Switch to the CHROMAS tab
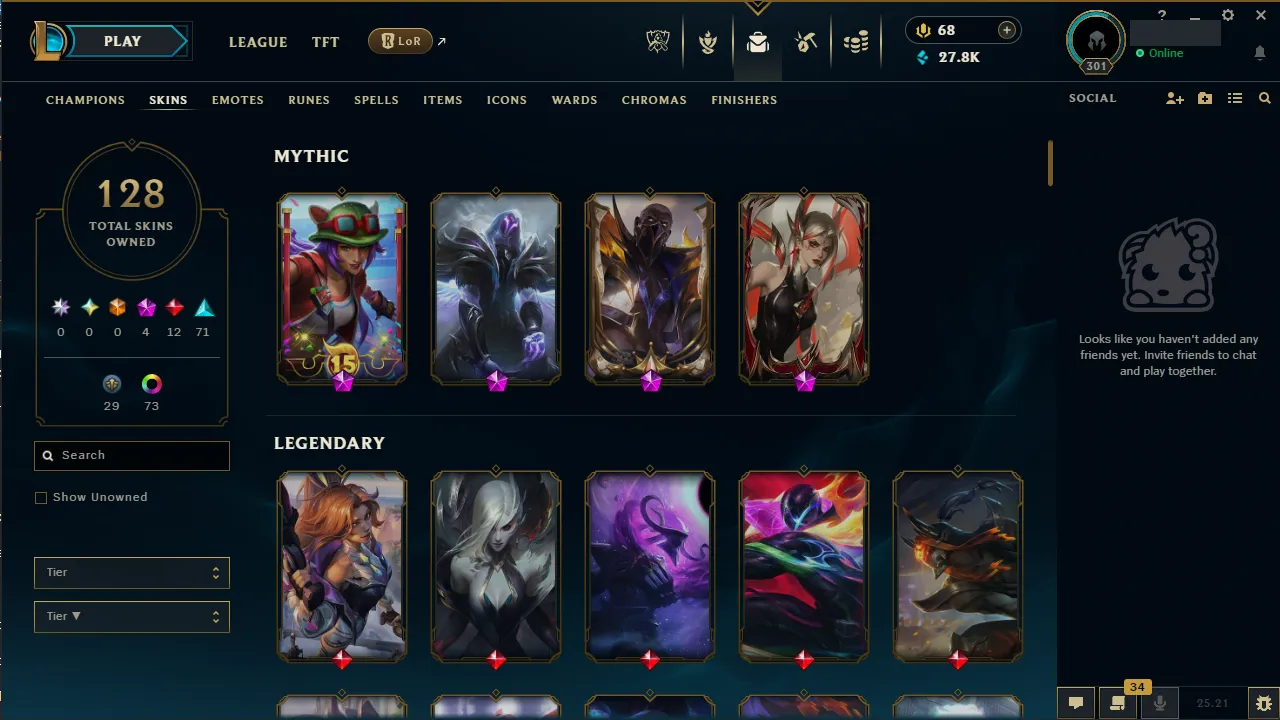This screenshot has height=720, width=1280. pos(654,100)
